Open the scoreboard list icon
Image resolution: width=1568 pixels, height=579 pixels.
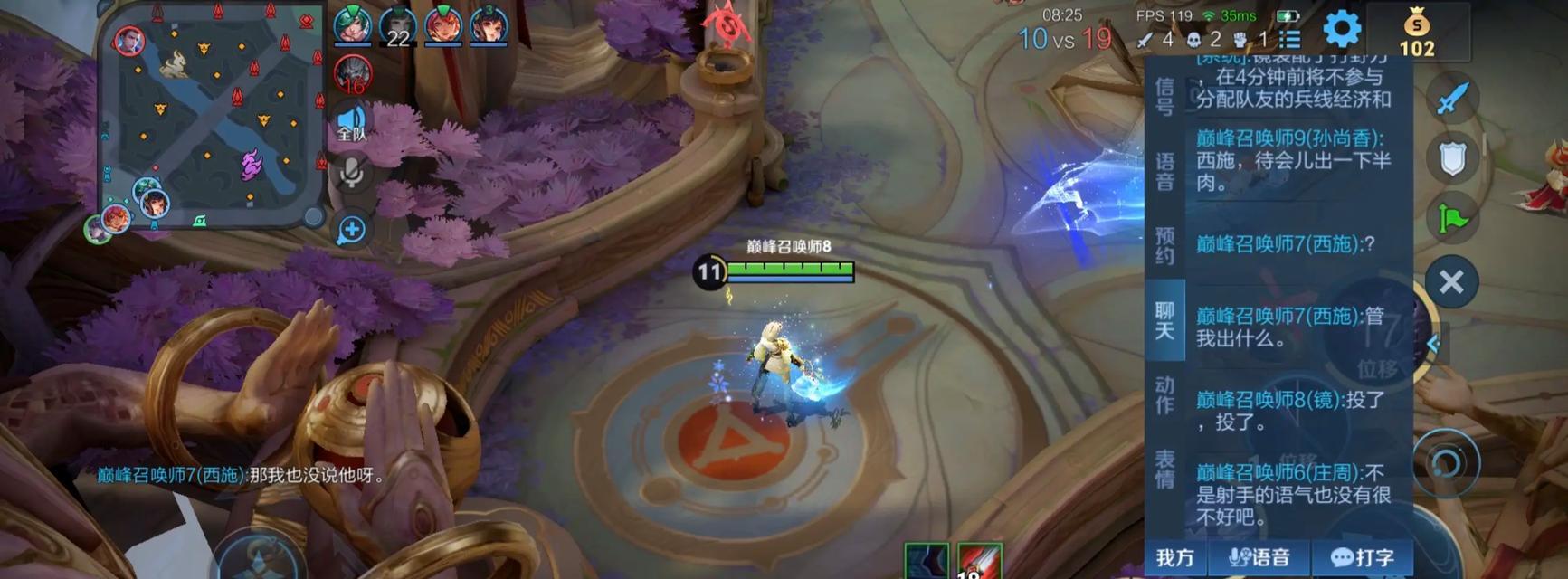click(1290, 40)
